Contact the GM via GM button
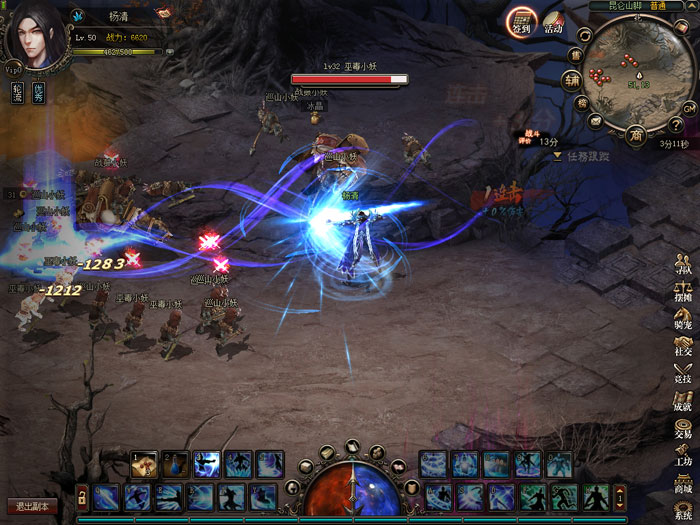Screen dimensions: 700x525 (x=689, y=108)
